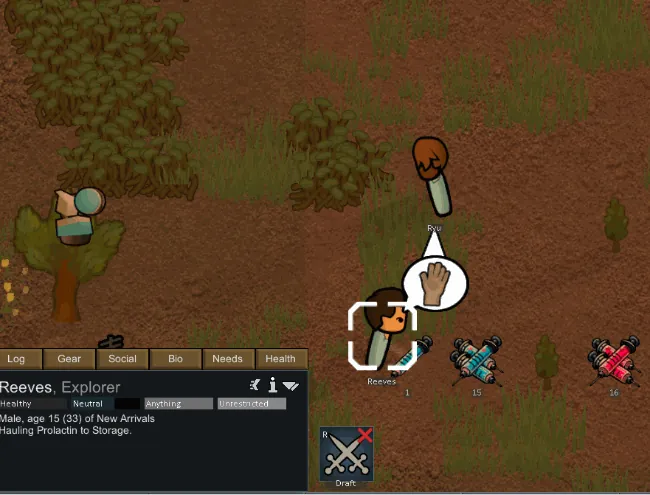650x495 pixels.
Task: Switch to the Gear tab
Action: click(69, 359)
